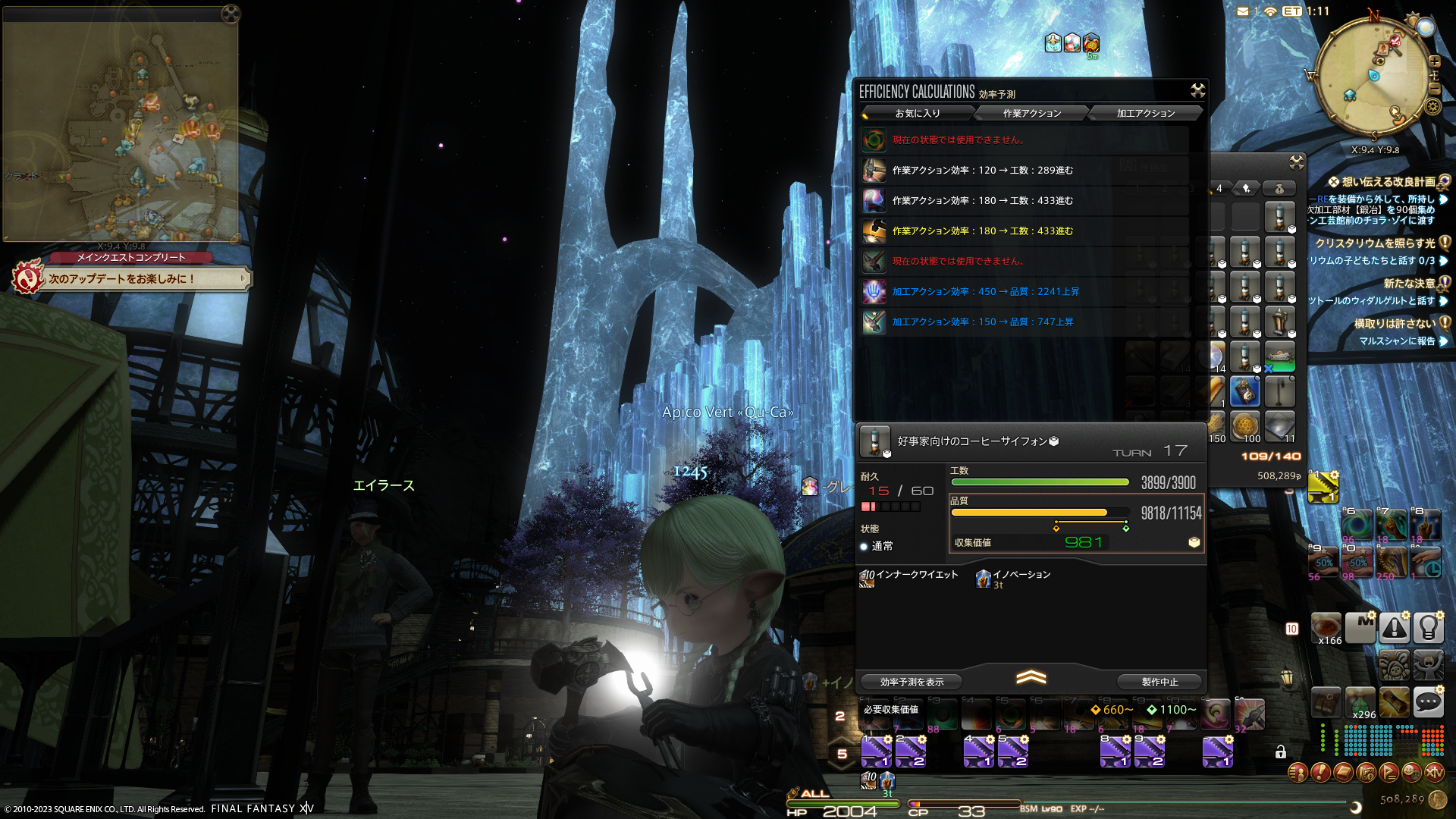Use the food item with x166 count
This screenshot has width=1456, height=819.
pyautogui.click(x=1326, y=628)
